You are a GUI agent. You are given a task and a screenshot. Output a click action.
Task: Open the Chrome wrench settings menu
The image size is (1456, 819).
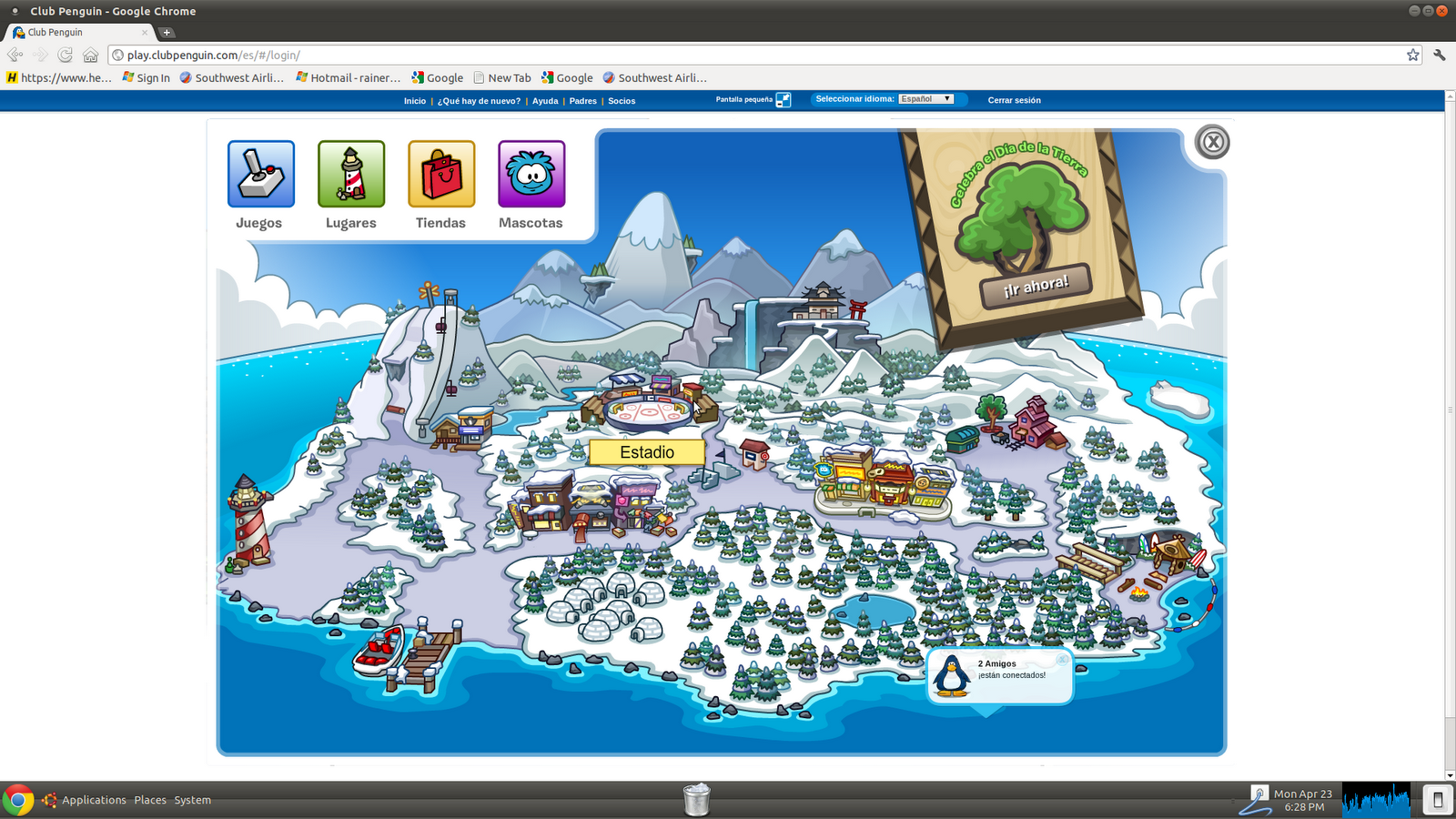coord(1441,55)
